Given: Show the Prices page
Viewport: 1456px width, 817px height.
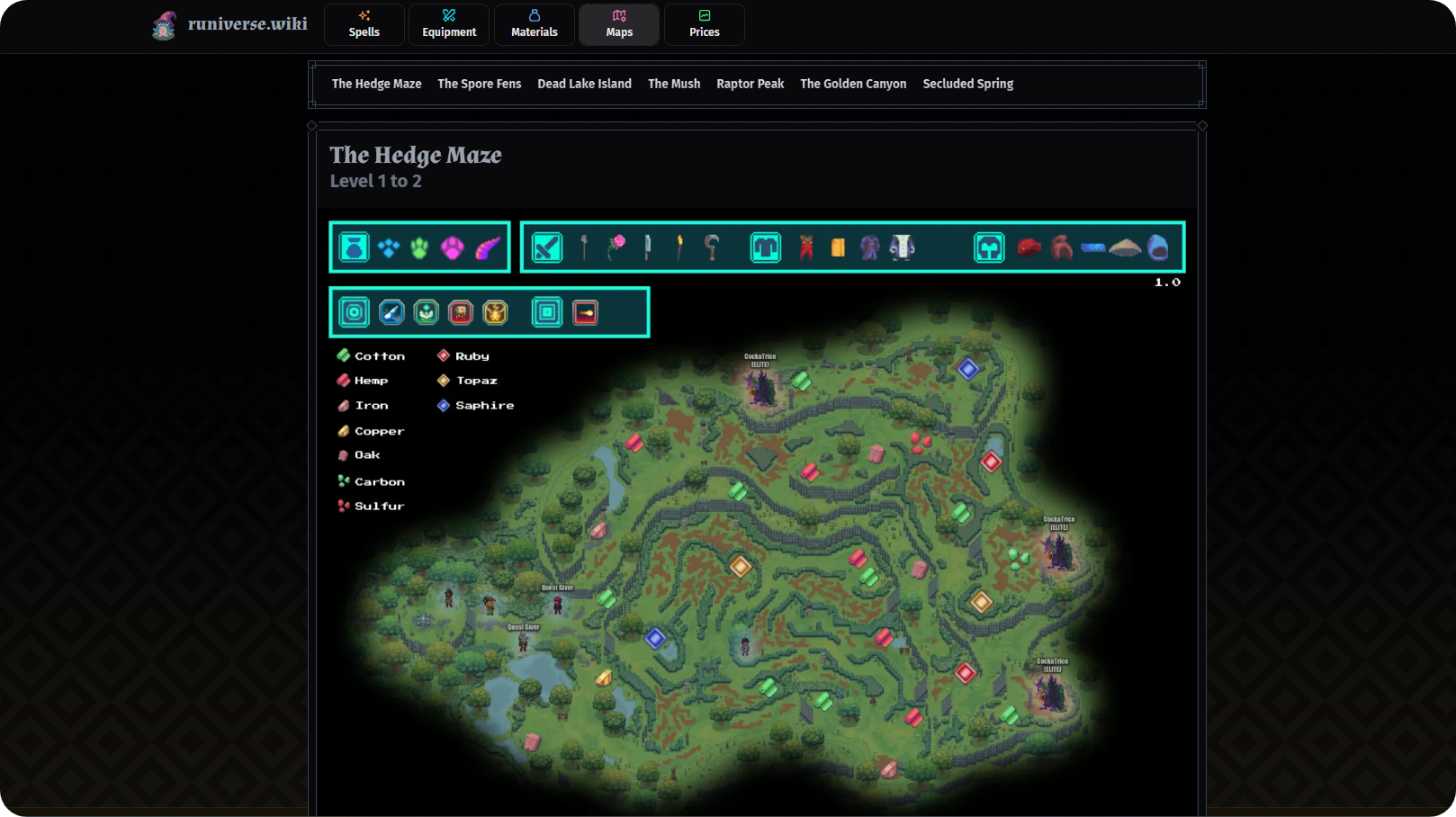Looking at the screenshot, I should point(705,24).
